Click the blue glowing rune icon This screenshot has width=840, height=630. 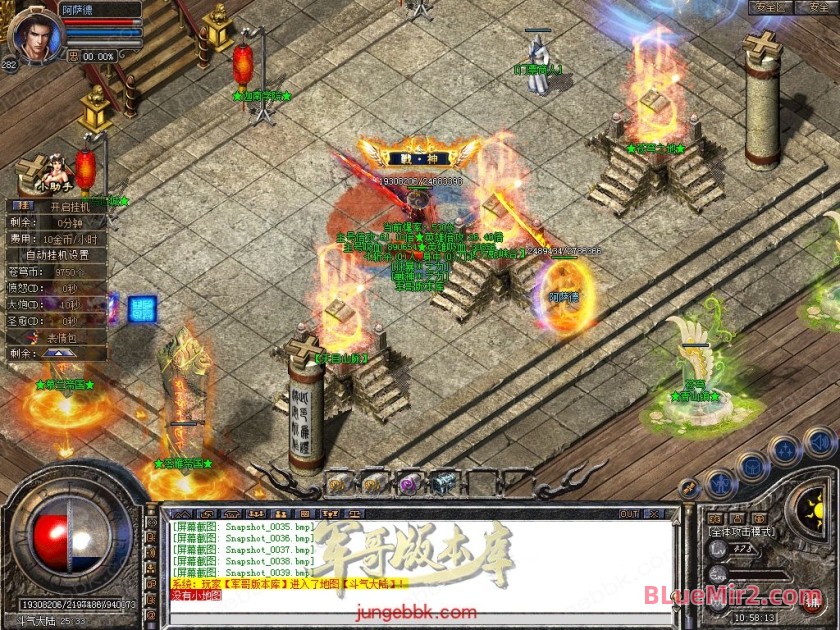[142, 308]
